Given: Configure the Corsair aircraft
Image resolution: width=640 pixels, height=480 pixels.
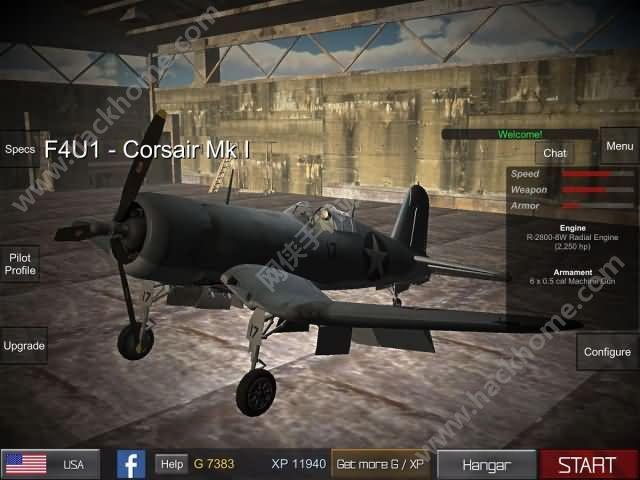Looking at the screenshot, I should [x=607, y=352].
